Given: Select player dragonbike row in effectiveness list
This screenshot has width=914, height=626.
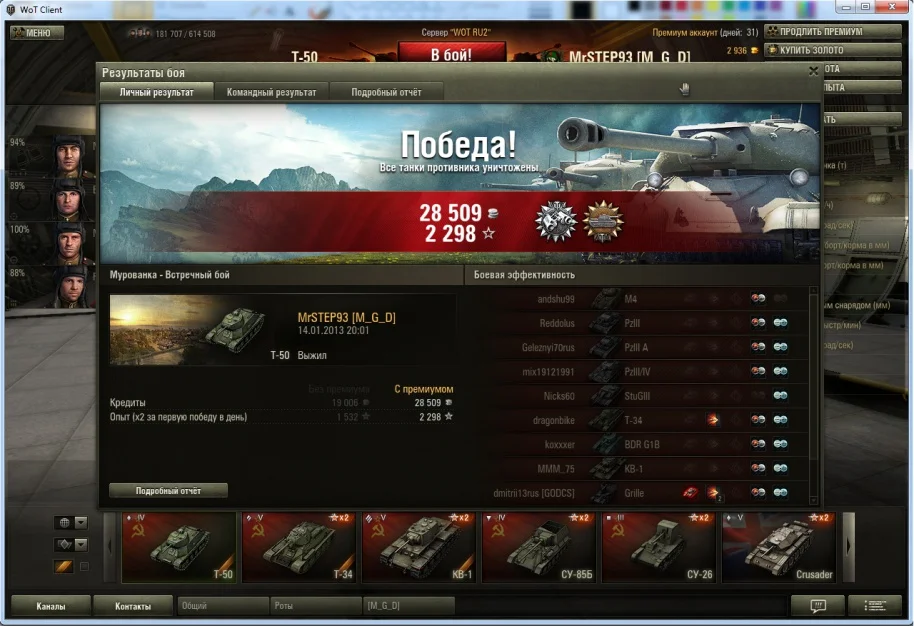Looking at the screenshot, I should point(640,421).
